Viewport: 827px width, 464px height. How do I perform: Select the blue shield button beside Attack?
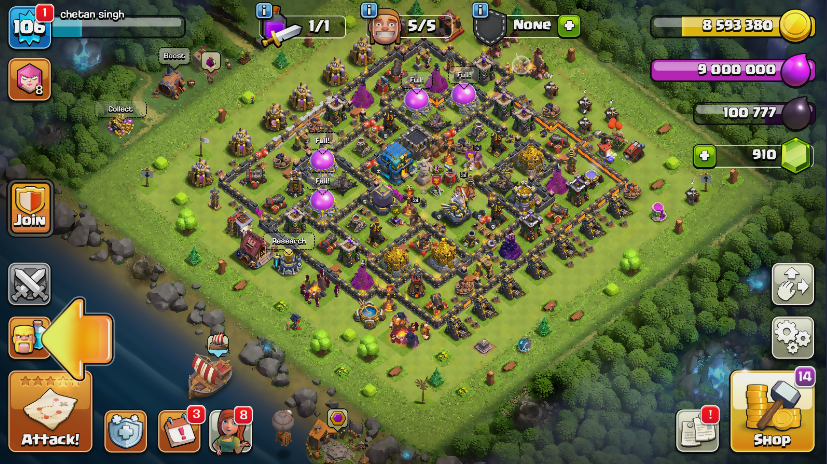pyautogui.click(x=125, y=431)
